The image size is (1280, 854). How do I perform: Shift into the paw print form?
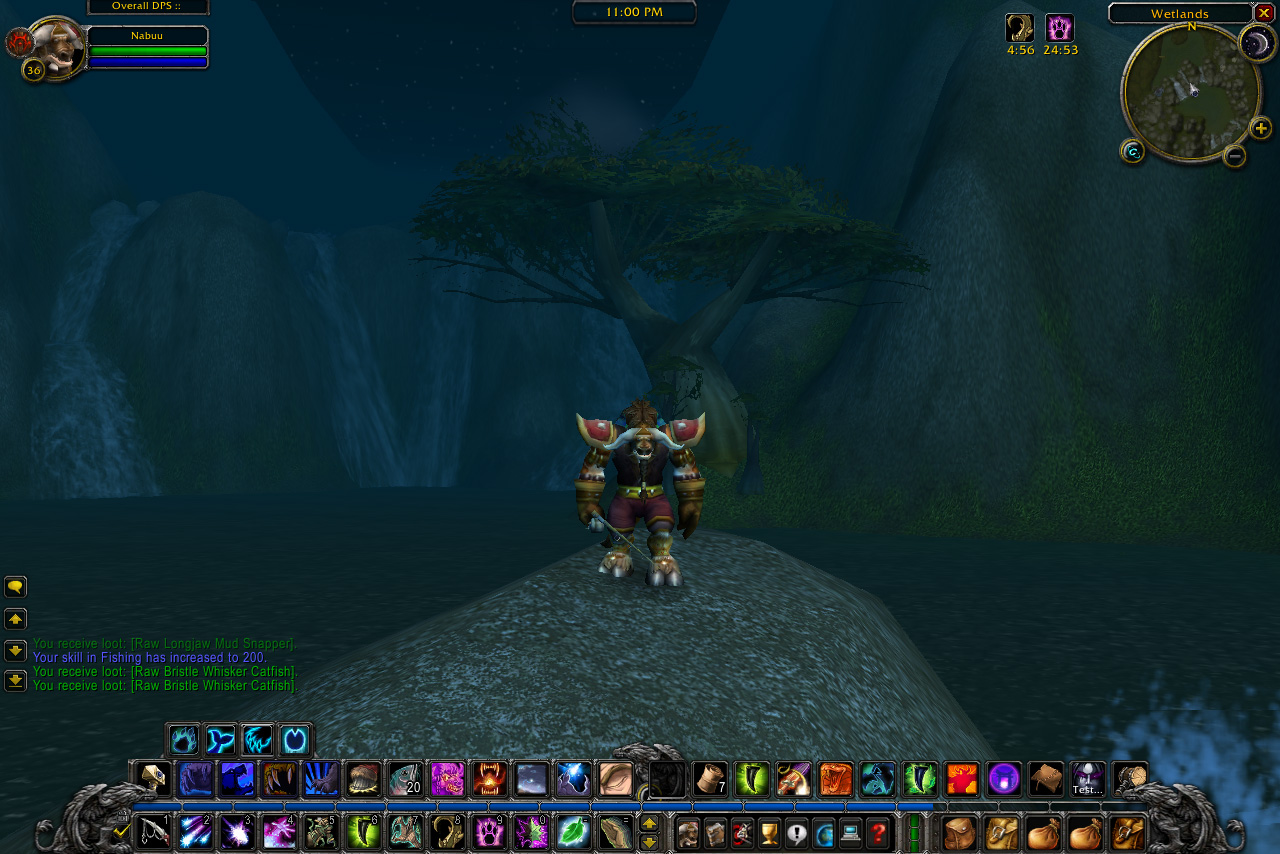click(x=489, y=832)
